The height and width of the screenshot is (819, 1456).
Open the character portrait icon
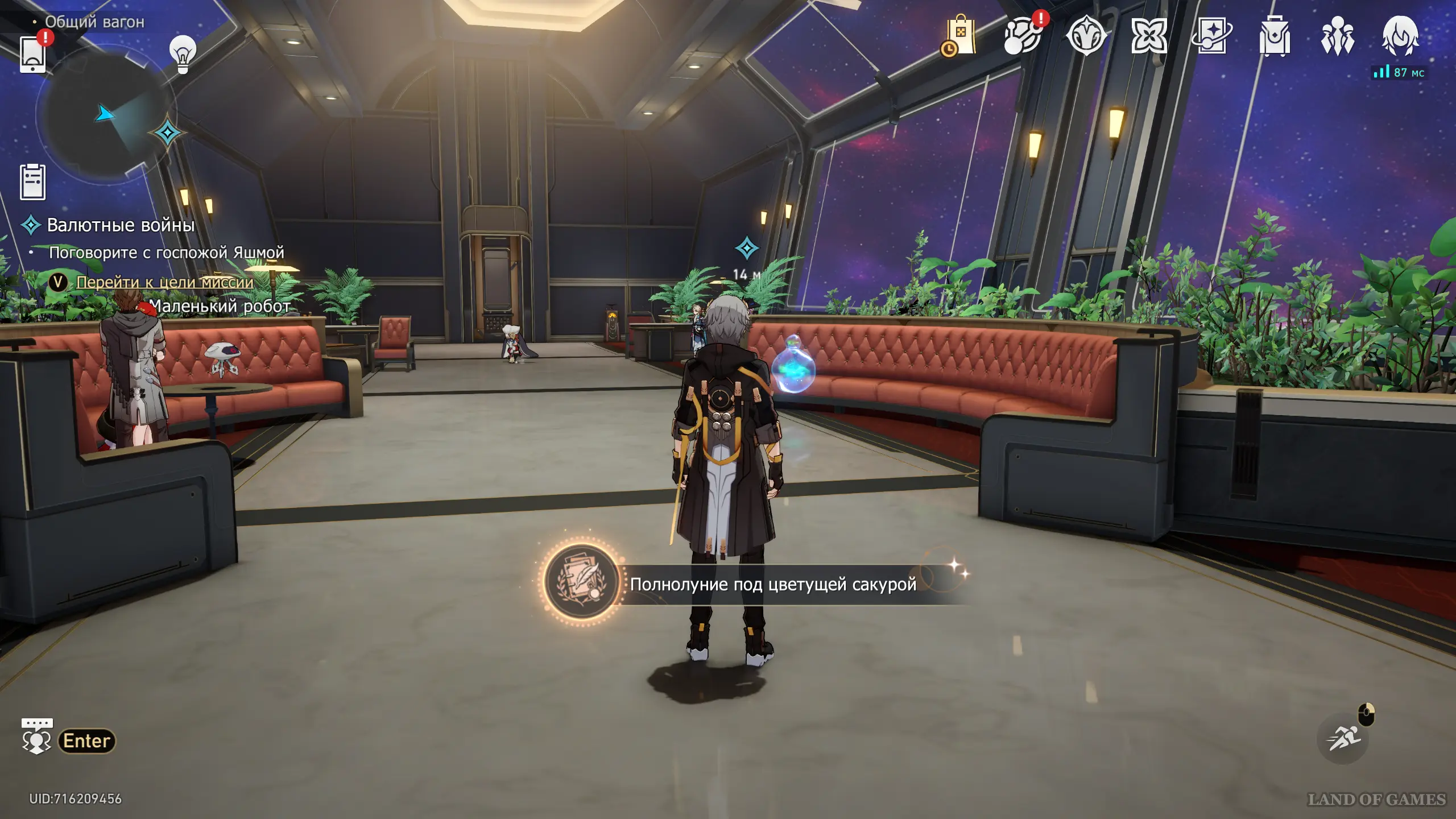click(x=1400, y=36)
